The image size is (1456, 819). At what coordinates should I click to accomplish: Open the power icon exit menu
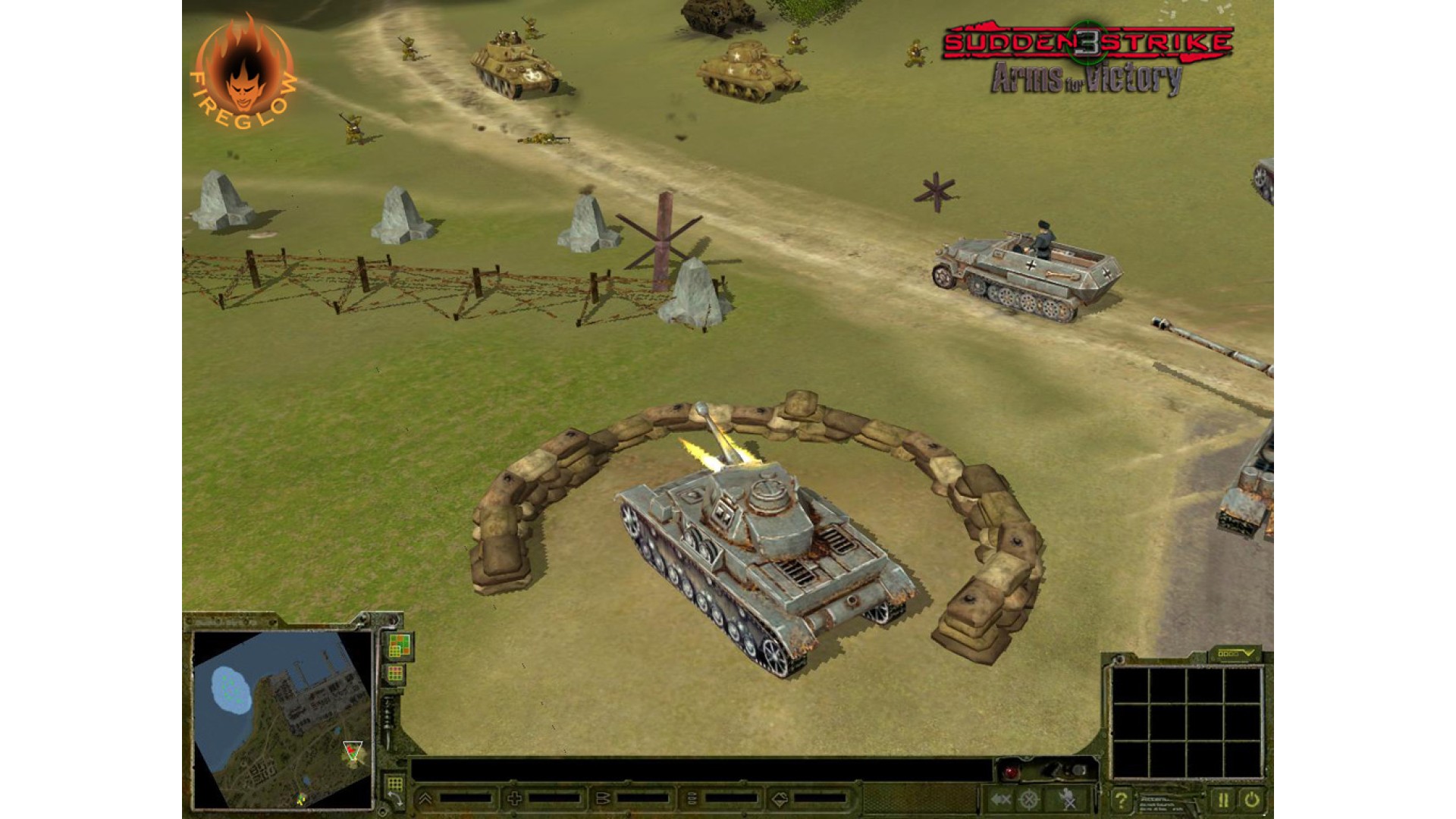(1250, 799)
